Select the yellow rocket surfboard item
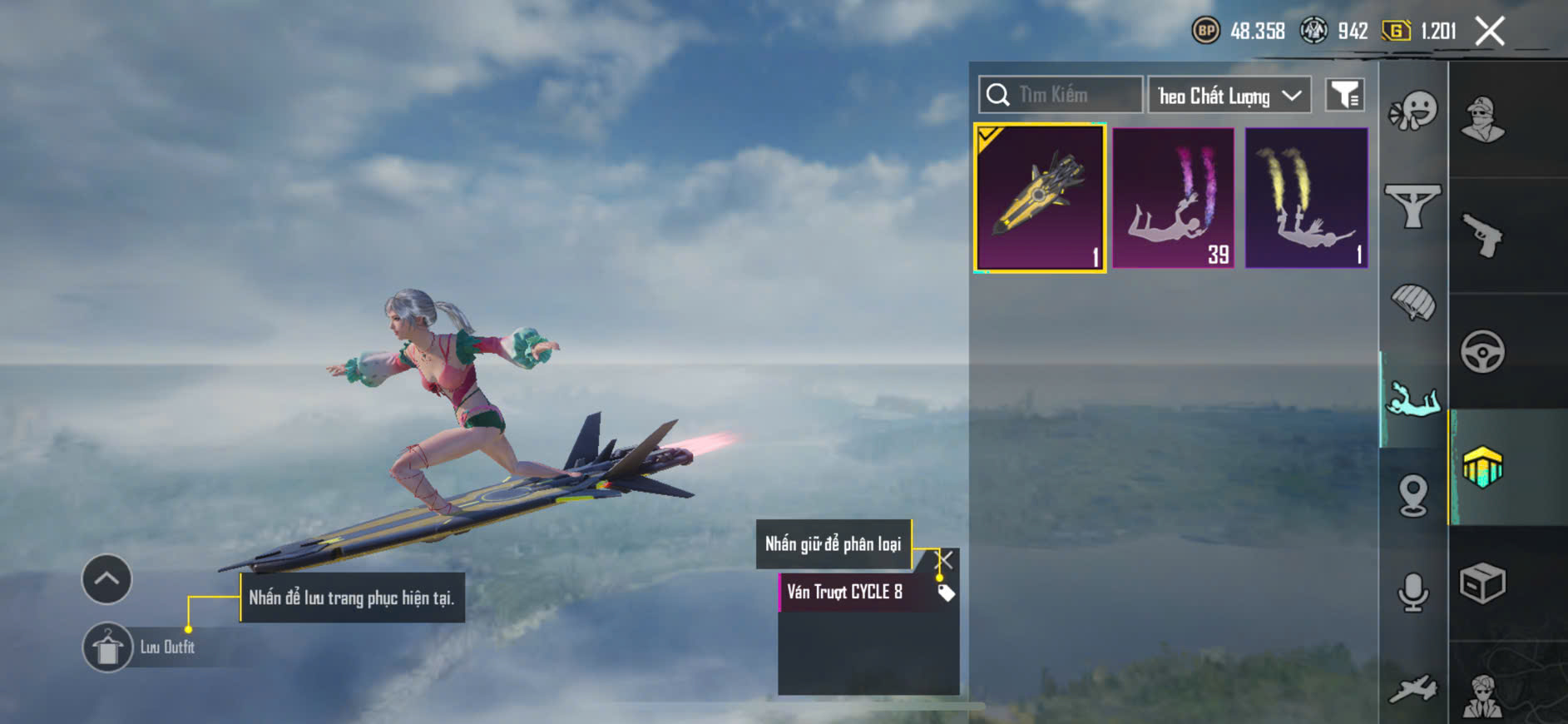The height and width of the screenshot is (724, 1568). (x=1040, y=198)
